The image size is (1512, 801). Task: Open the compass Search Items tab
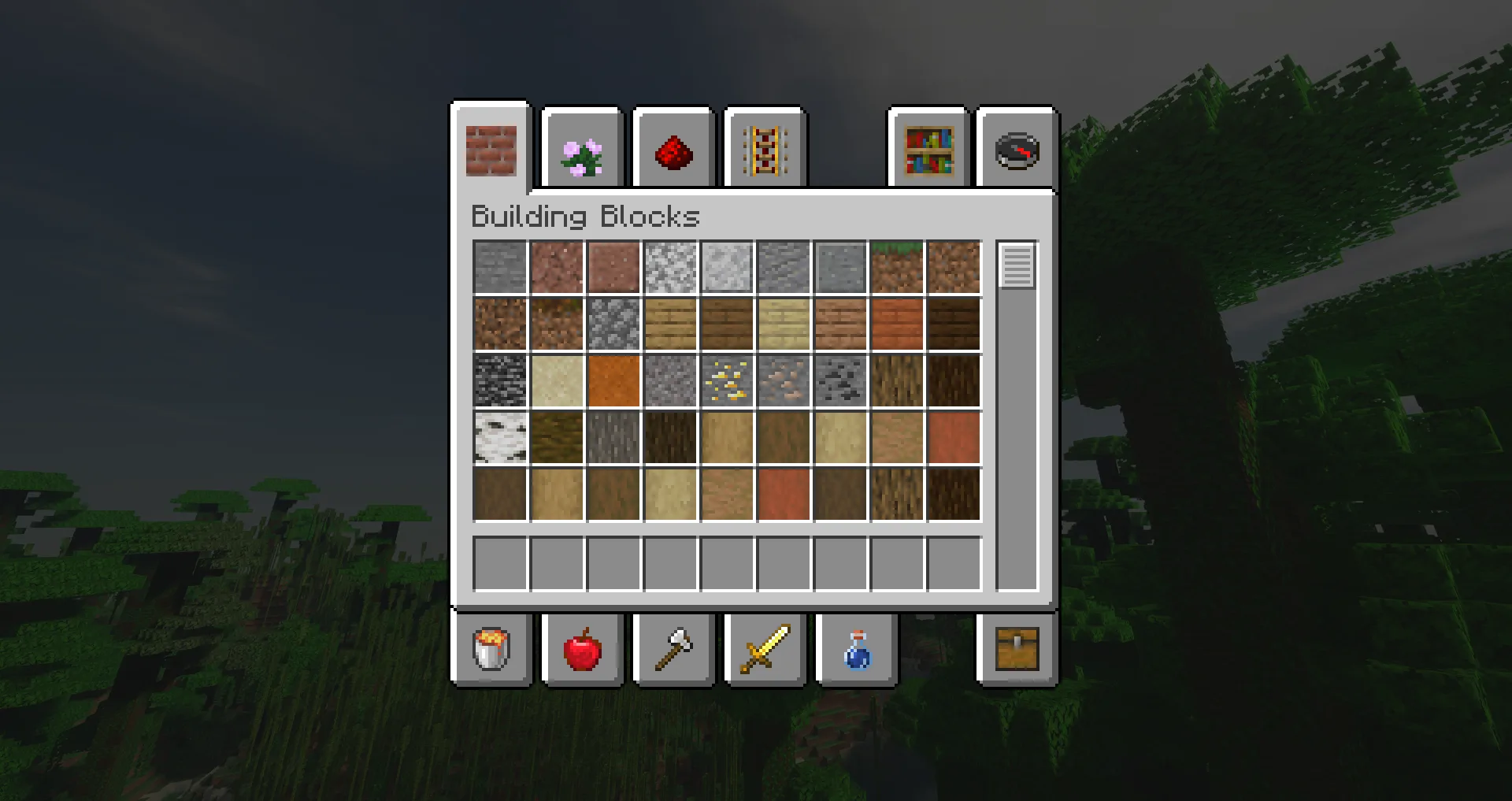1016,148
